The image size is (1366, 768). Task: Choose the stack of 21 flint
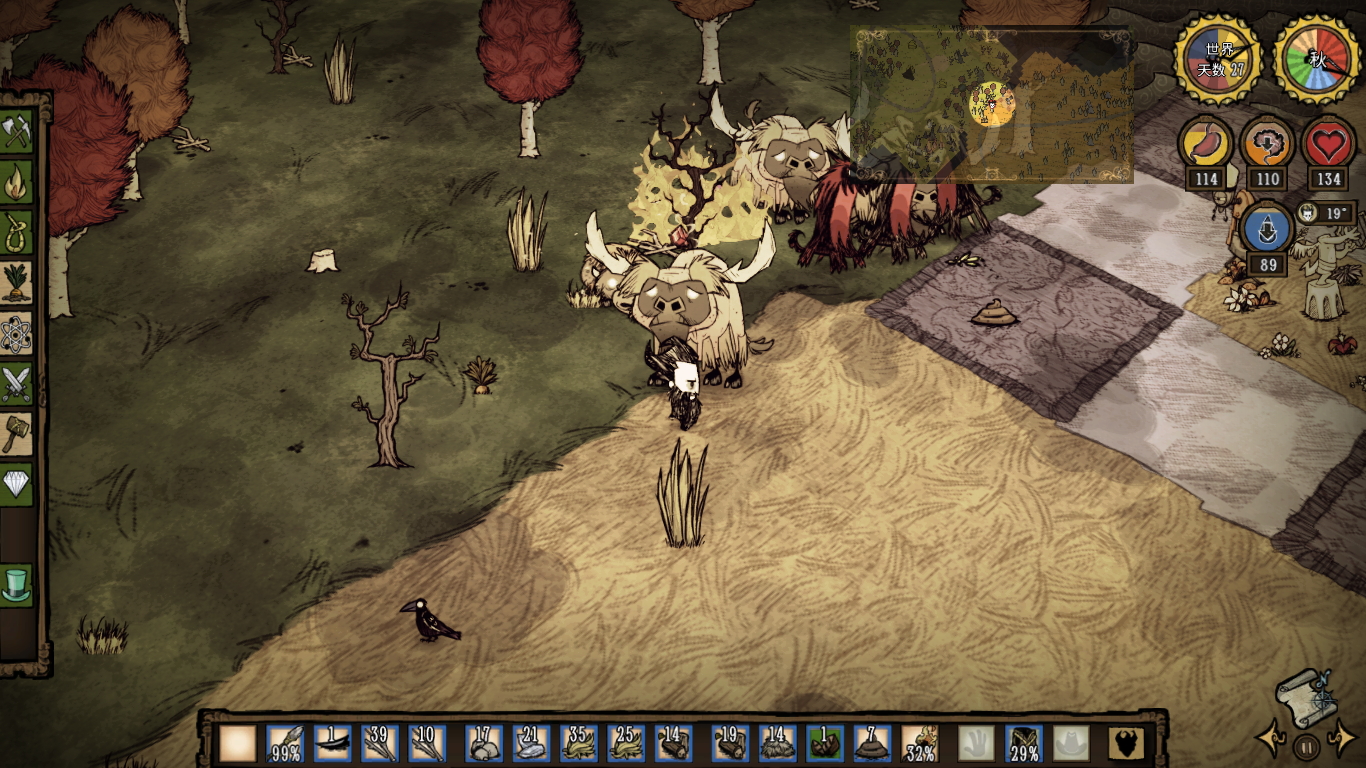(x=532, y=744)
